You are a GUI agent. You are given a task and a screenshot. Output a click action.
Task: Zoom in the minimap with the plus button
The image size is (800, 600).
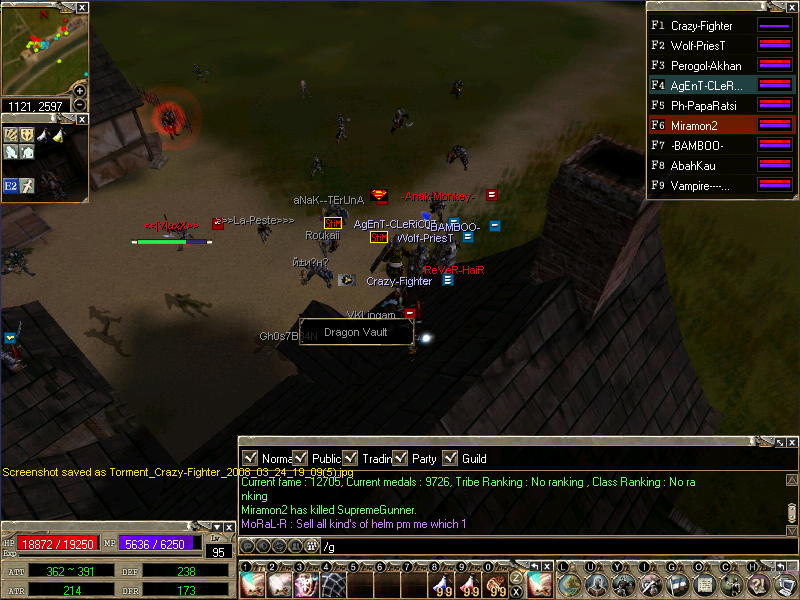point(80,91)
